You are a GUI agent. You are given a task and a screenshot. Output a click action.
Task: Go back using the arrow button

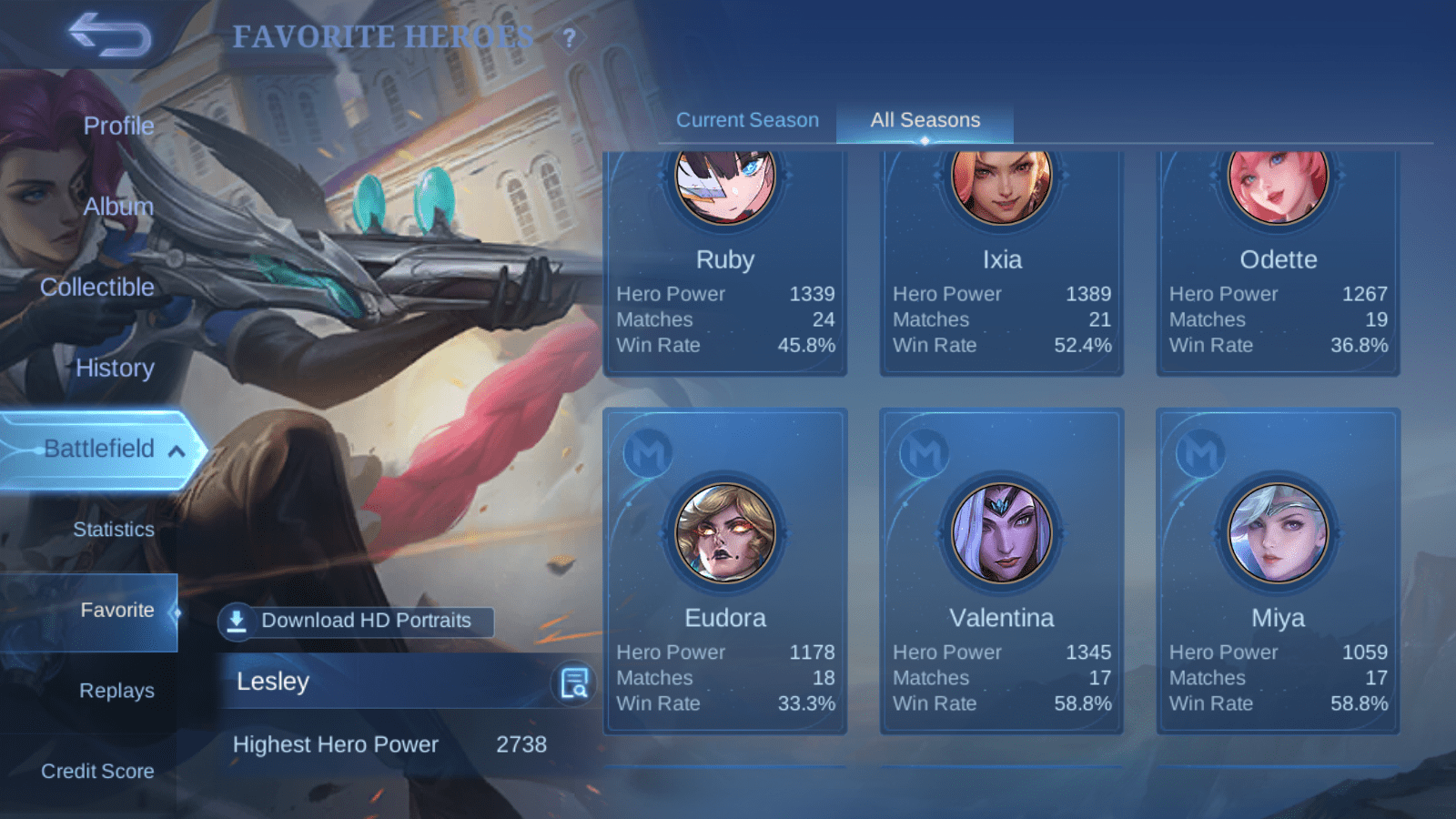[110, 35]
